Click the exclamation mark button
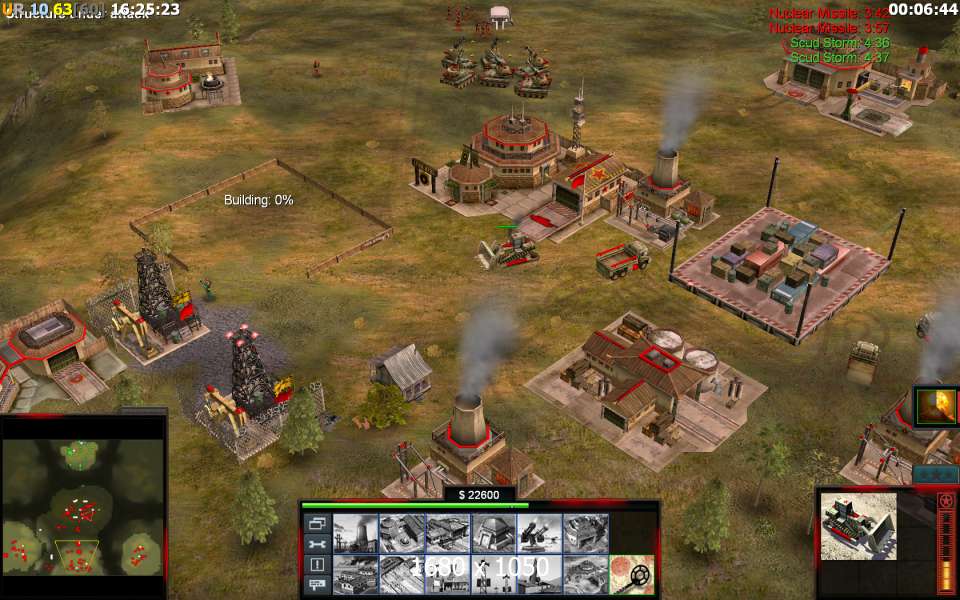This screenshot has width=960, height=600. tap(317, 565)
